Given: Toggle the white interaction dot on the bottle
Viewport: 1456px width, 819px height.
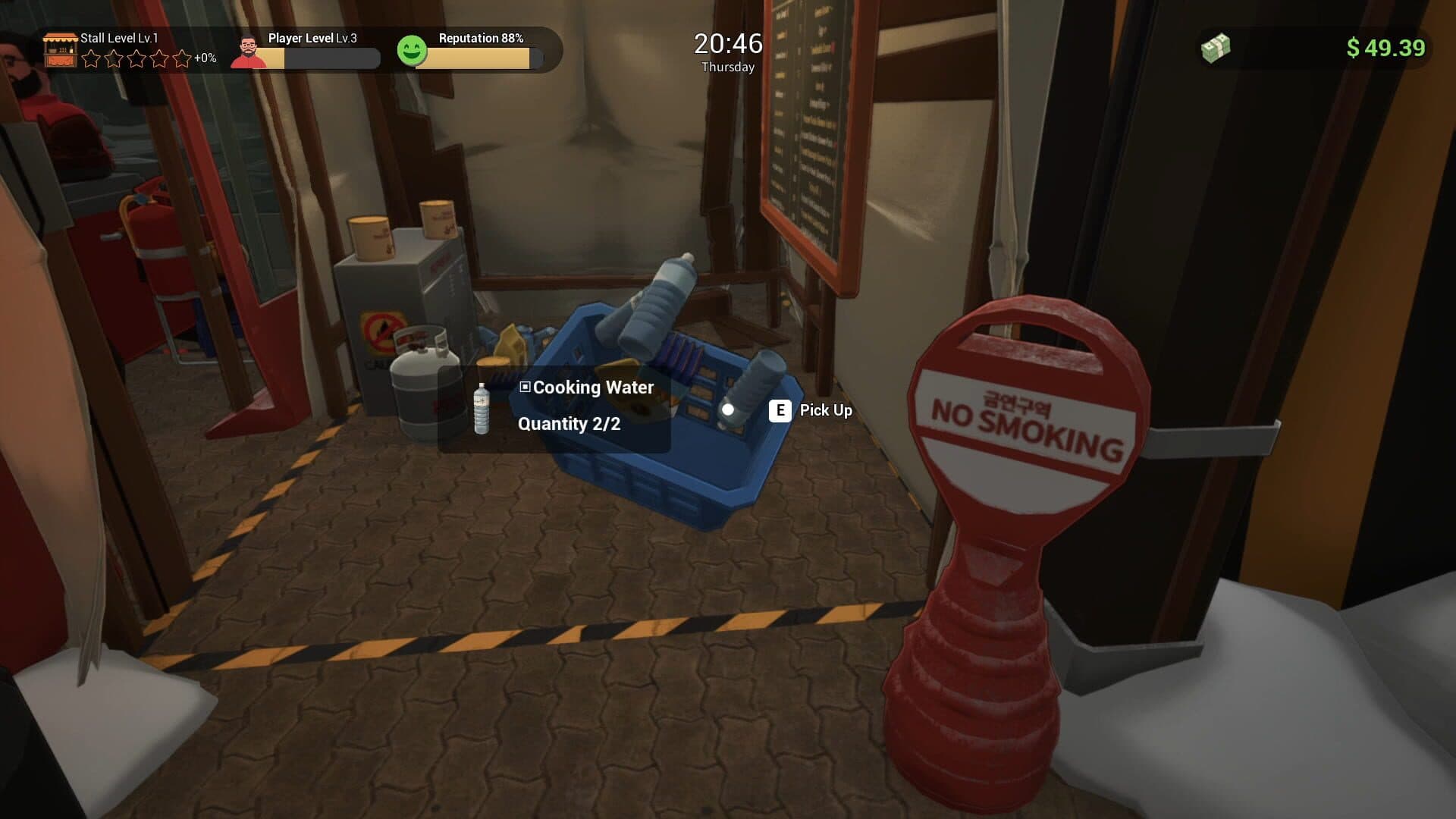Looking at the screenshot, I should point(730,409).
